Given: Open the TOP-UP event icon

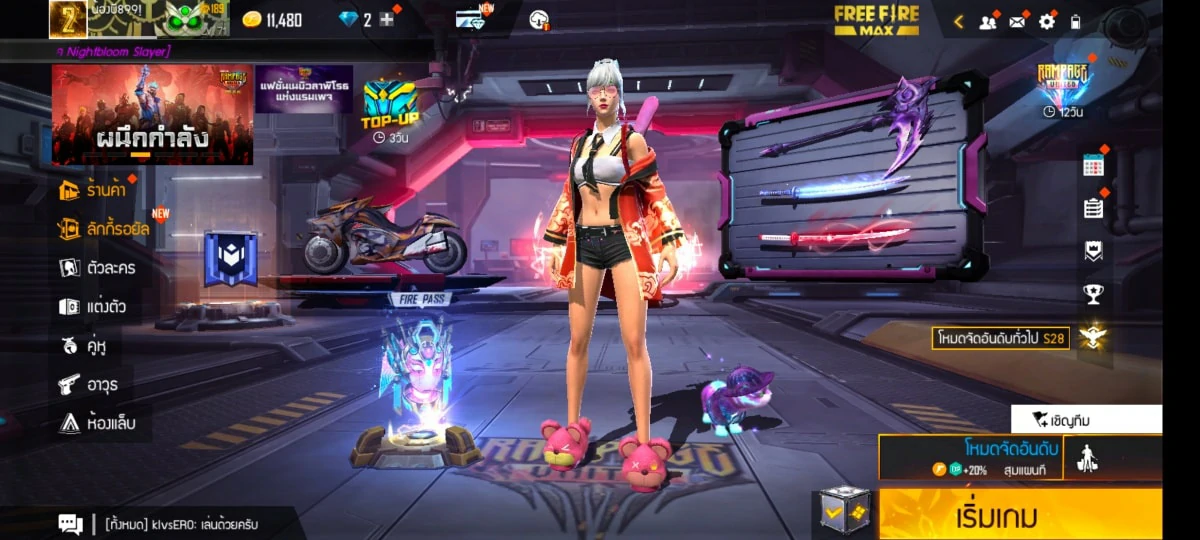Looking at the screenshot, I should [389, 107].
